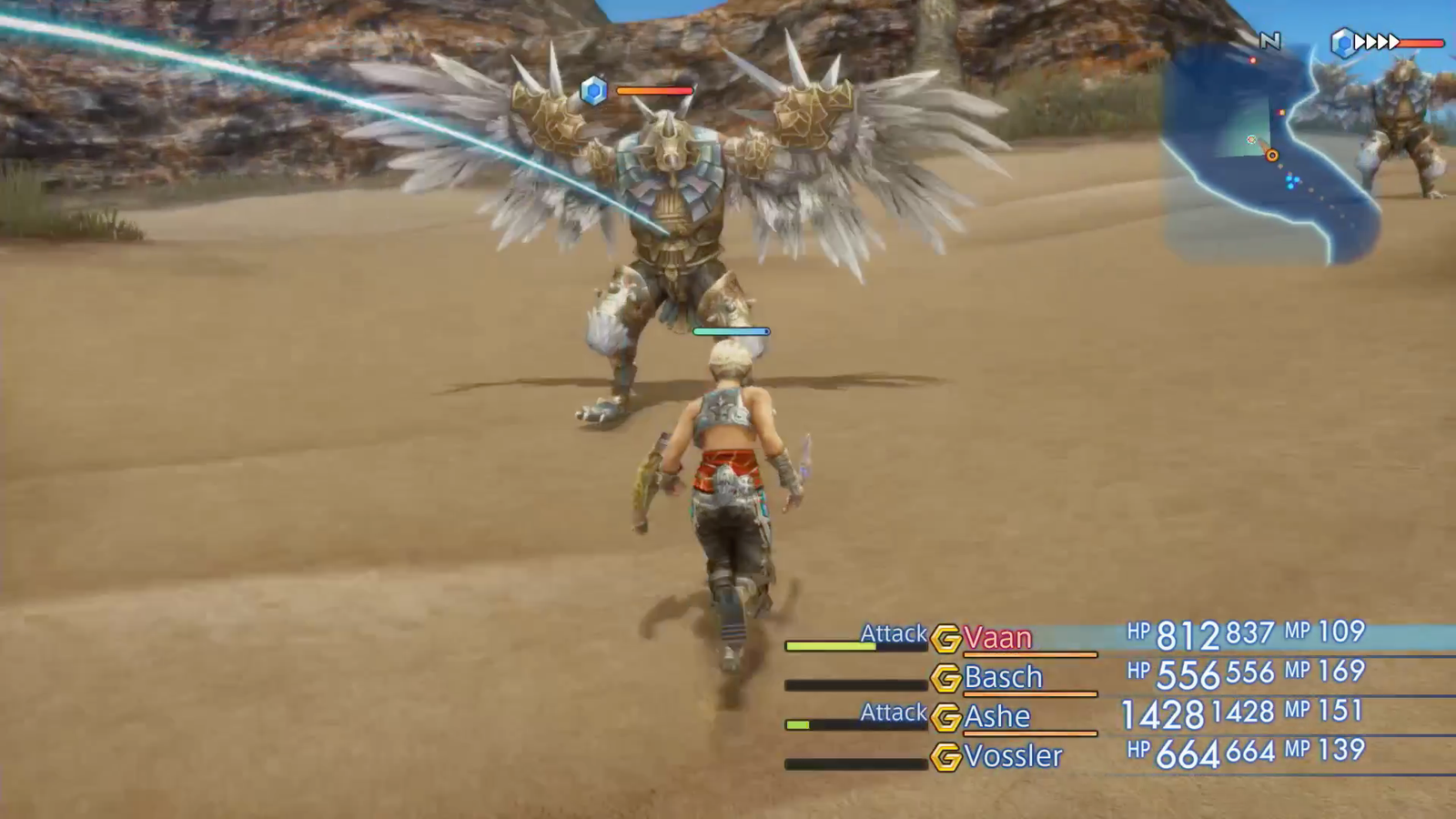
Task: Select Vaan in the party list
Action: [x=997, y=638]
